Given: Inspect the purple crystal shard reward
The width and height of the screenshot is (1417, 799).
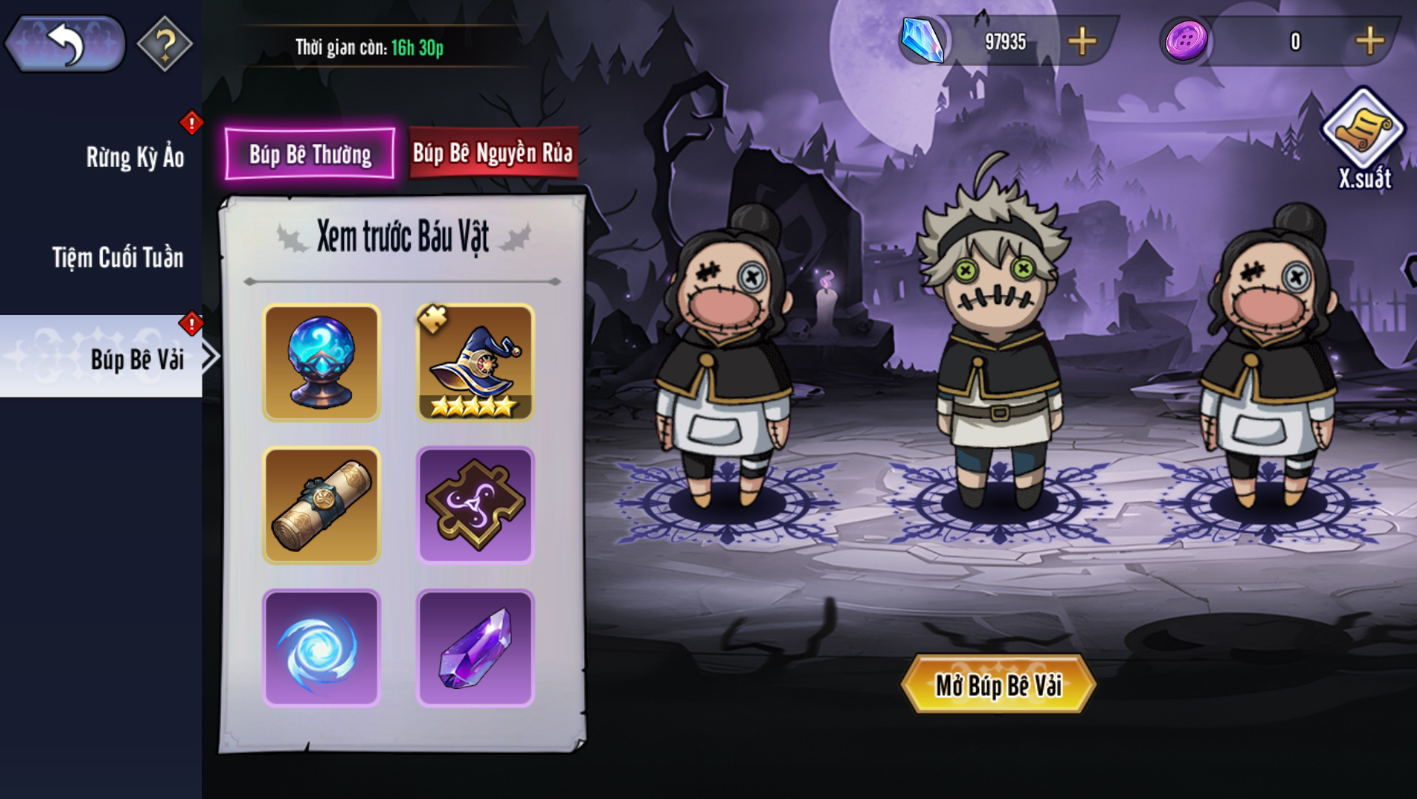Looking at the screenshot, I should click(x=475, y=648).
